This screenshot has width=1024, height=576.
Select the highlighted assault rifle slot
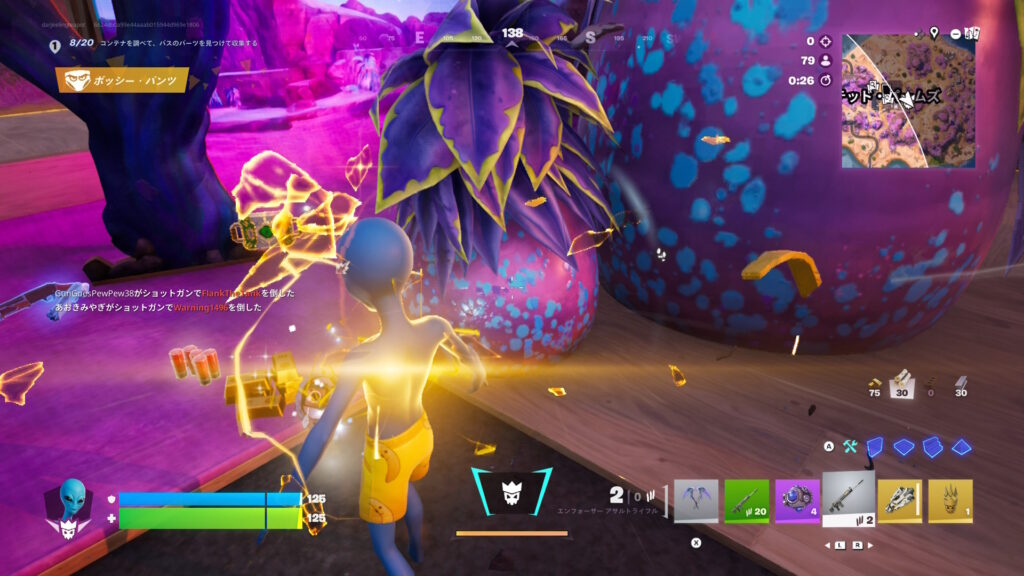click(x=849, y=497)
